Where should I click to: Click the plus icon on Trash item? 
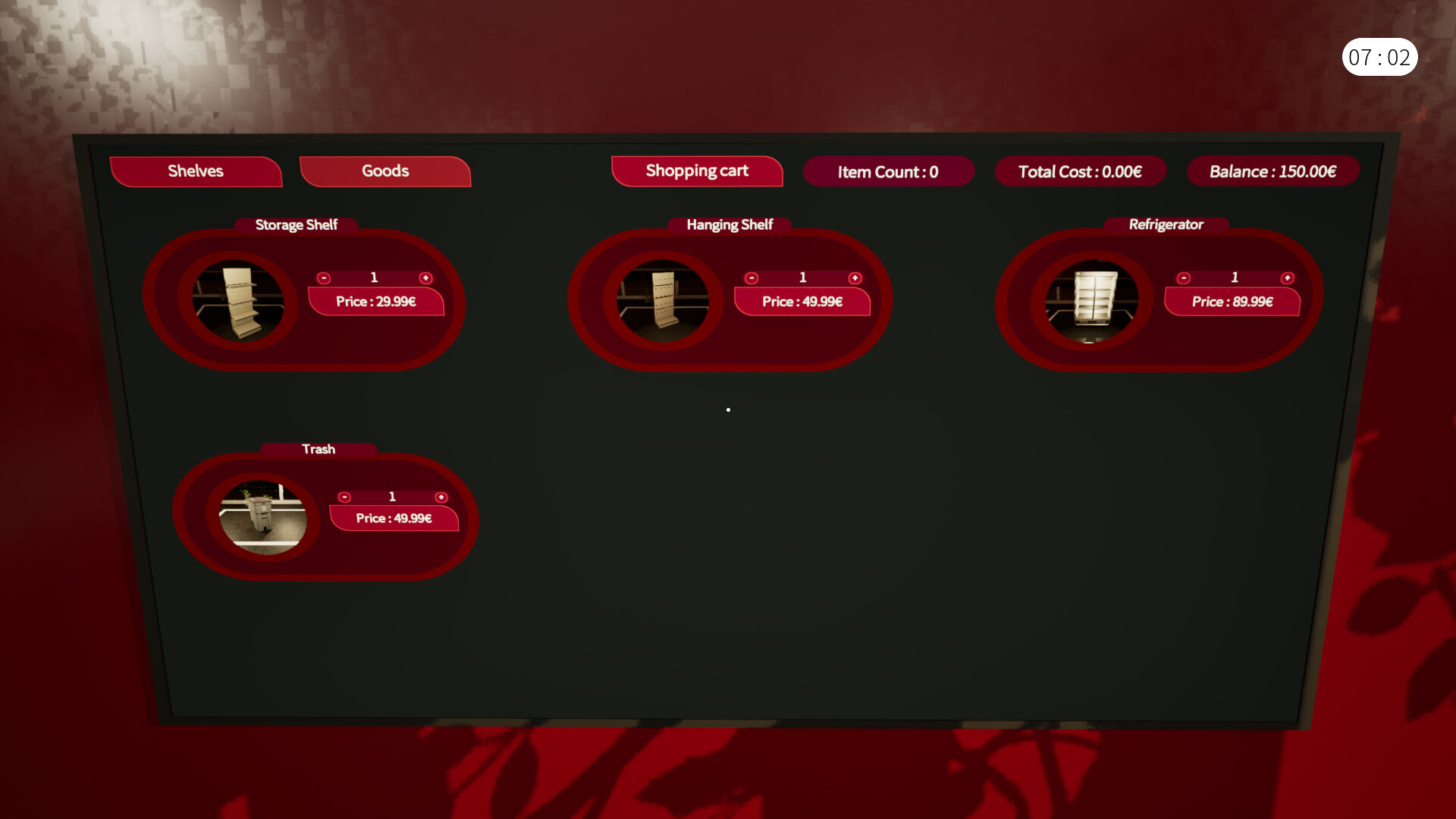441,497
